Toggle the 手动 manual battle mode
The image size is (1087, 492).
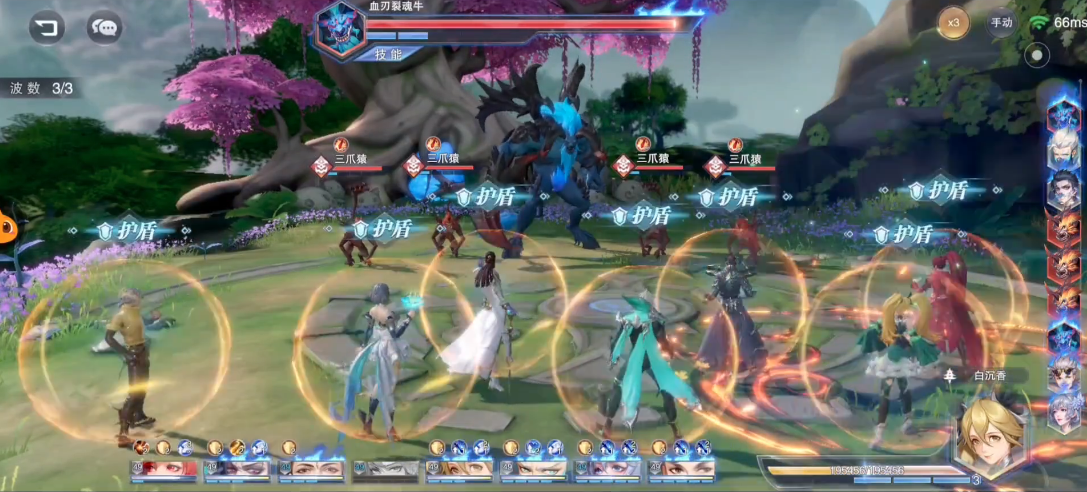pyautogui.click(x=1001, y=22)
